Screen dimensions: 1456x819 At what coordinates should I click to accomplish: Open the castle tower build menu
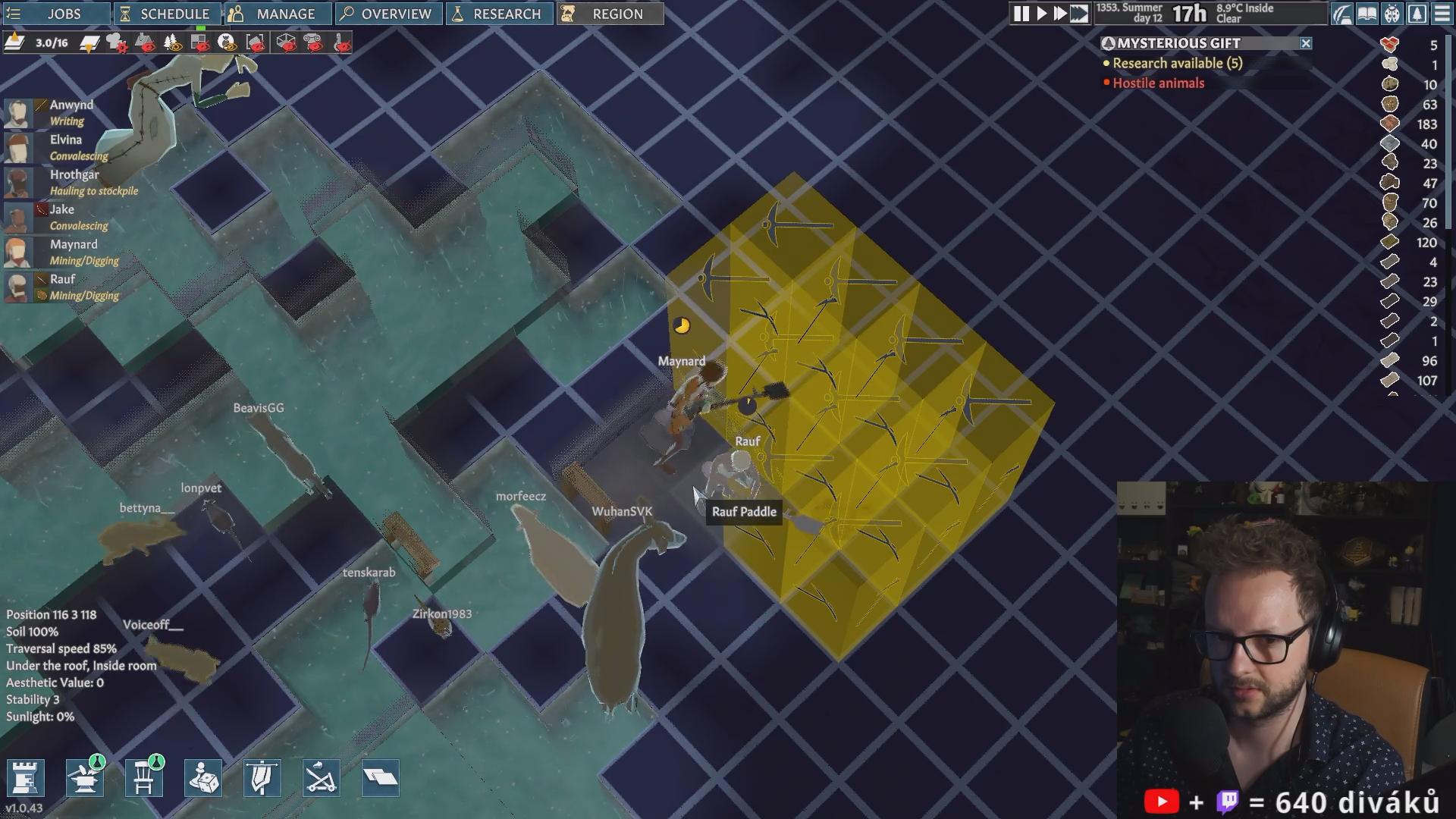25,778
